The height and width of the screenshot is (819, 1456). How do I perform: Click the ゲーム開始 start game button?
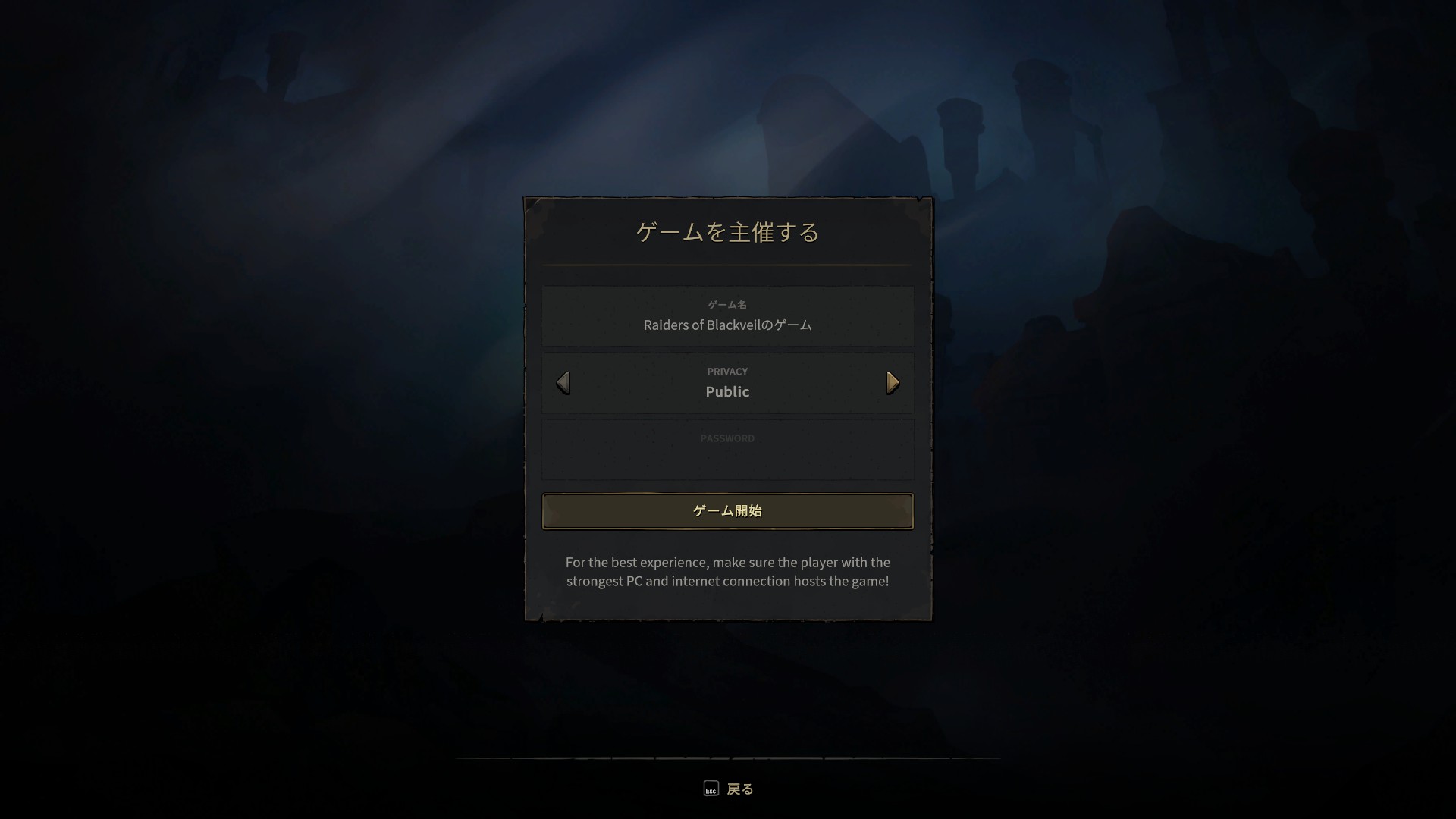coord(727,511)
